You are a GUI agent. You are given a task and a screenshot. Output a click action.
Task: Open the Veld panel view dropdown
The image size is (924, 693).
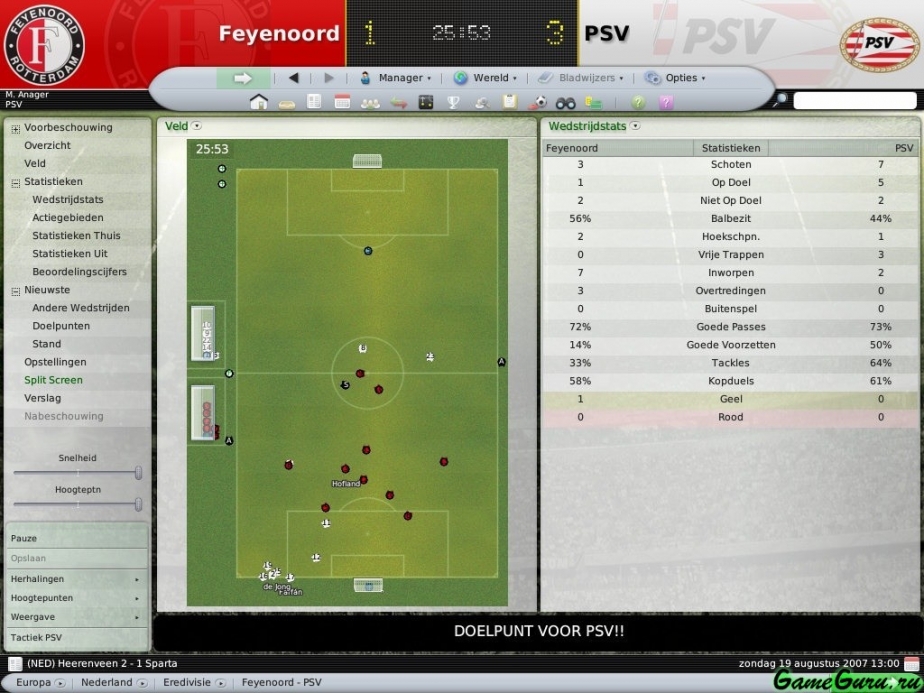coord(197,126)
